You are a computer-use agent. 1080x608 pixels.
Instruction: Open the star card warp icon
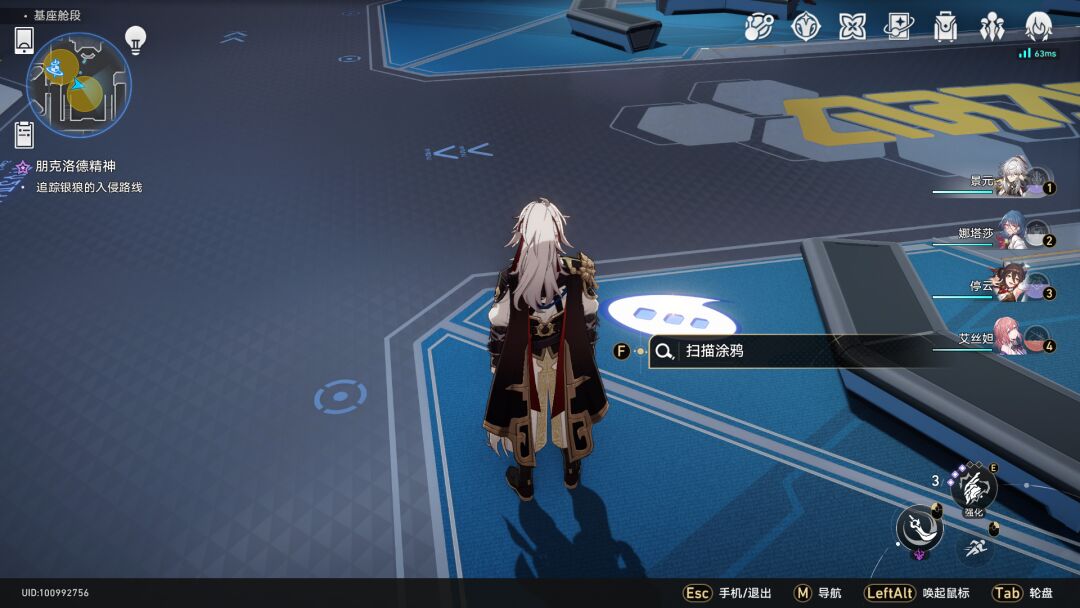click(898, 27)
